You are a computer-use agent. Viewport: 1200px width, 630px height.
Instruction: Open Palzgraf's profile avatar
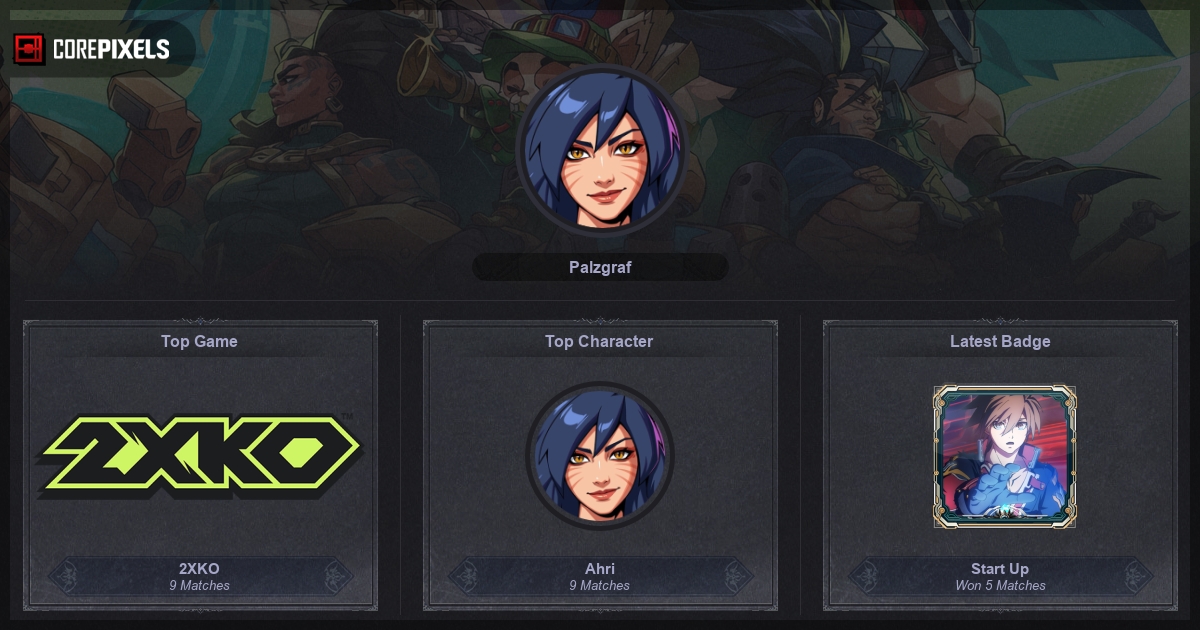(x=600, y=150)
